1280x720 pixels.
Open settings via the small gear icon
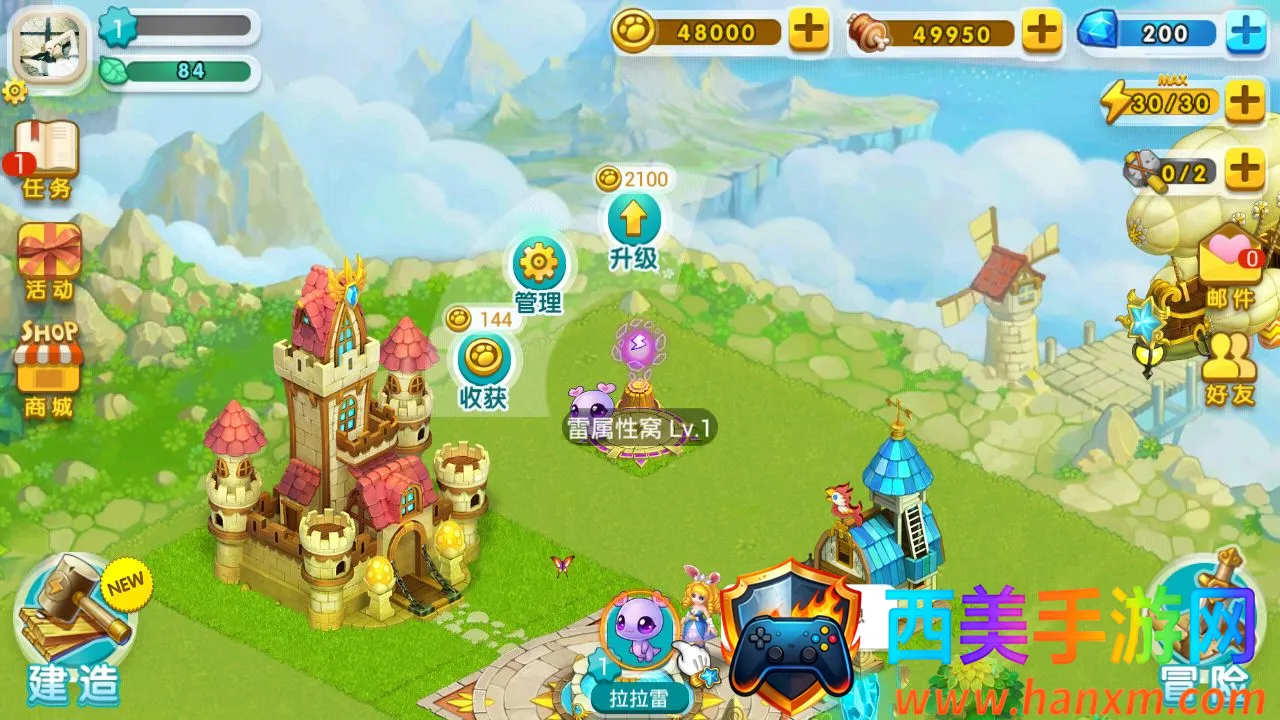[x=14, y=93]
